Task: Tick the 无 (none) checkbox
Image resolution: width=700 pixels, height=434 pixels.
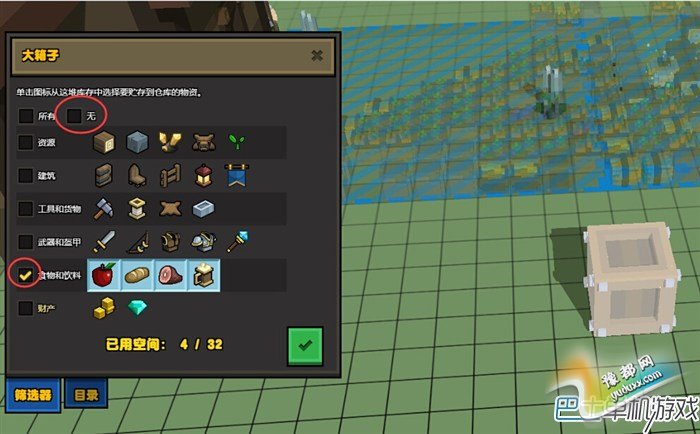Action: click(74, 116)
